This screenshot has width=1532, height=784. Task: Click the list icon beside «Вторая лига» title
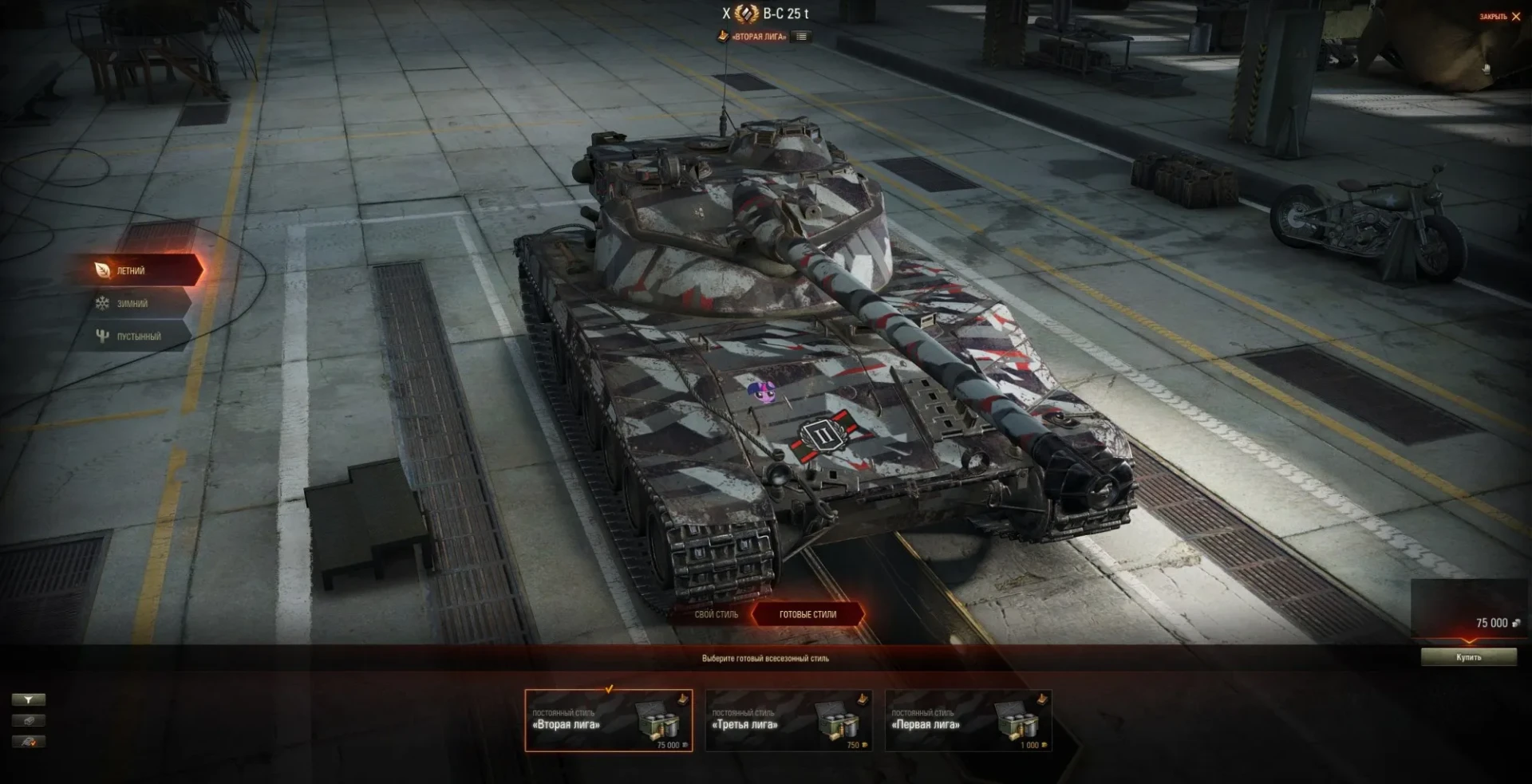tap(802, 37)
